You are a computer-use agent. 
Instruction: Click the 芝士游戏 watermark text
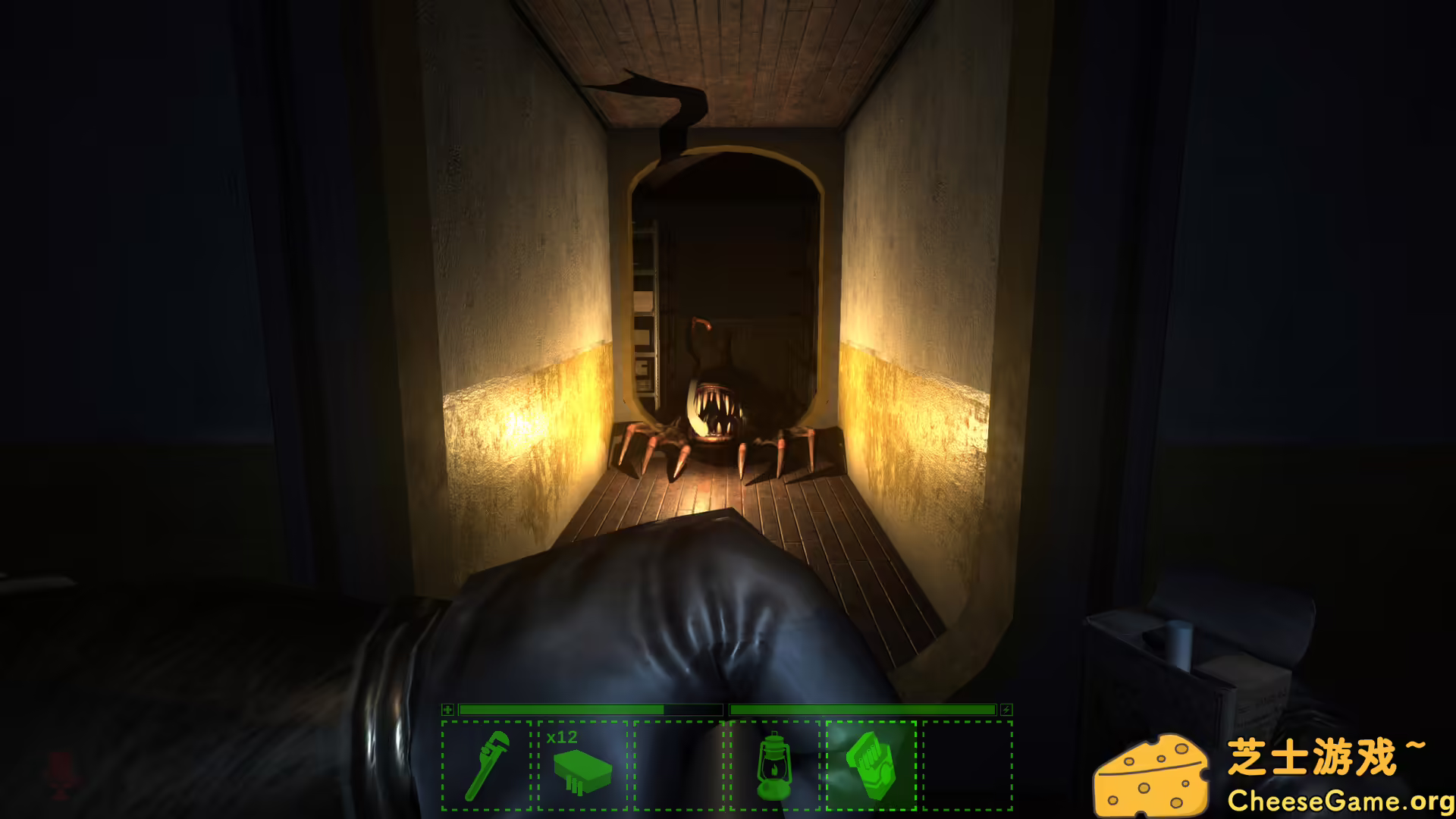[x=1323, y=753]
